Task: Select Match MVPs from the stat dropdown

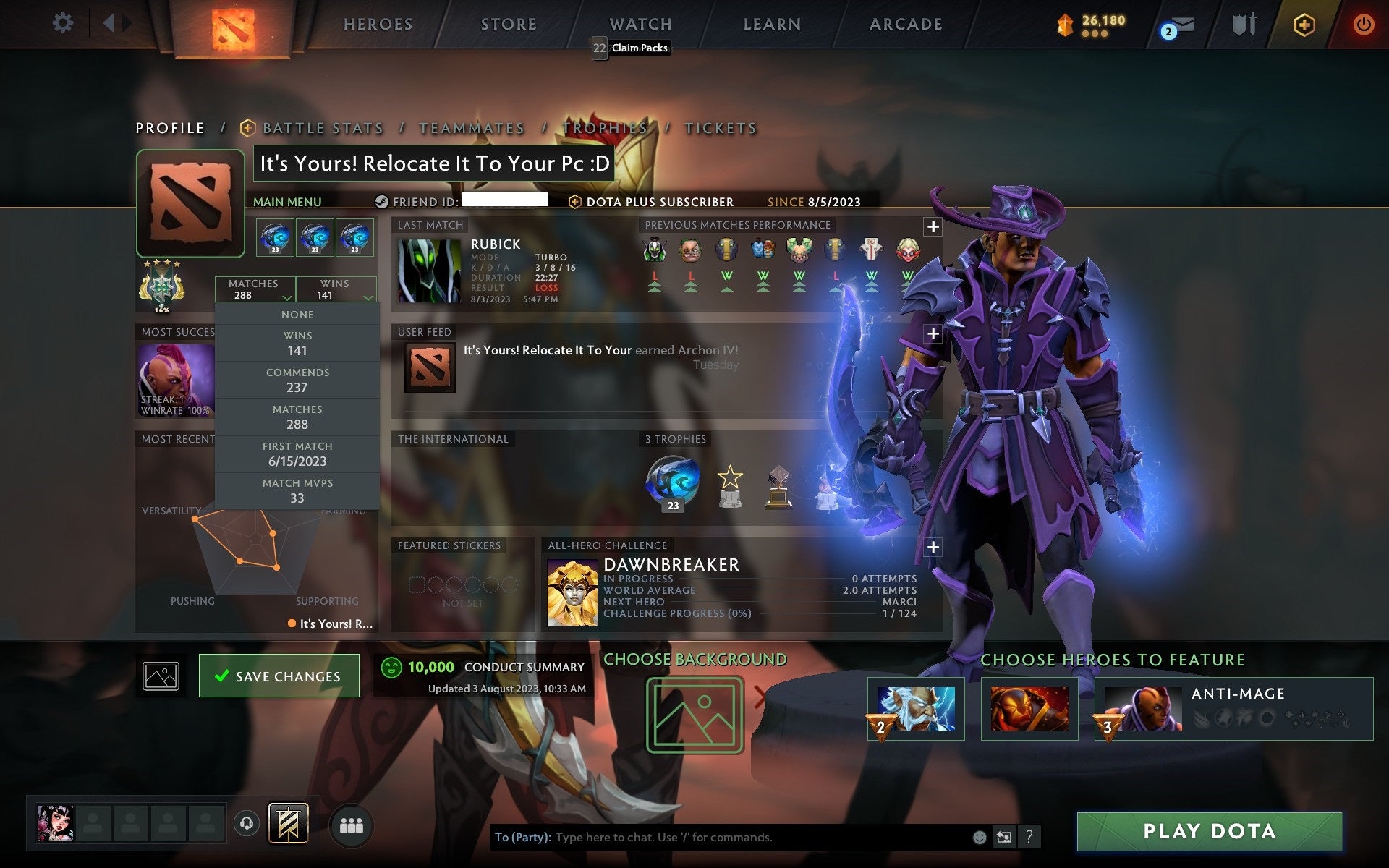Action: click(298, 490)
